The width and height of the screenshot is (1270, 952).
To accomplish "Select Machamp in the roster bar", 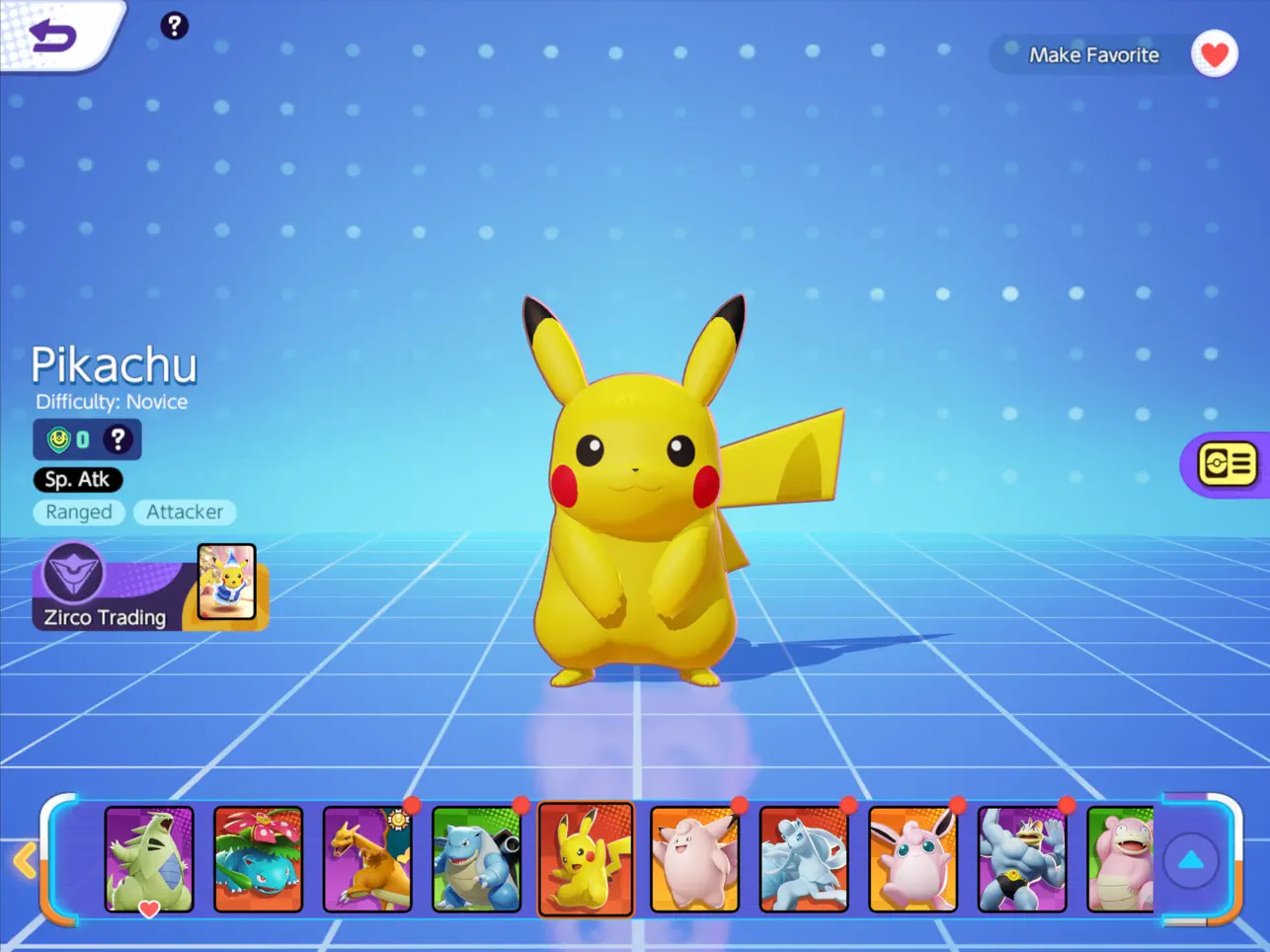I will 1022,858.
